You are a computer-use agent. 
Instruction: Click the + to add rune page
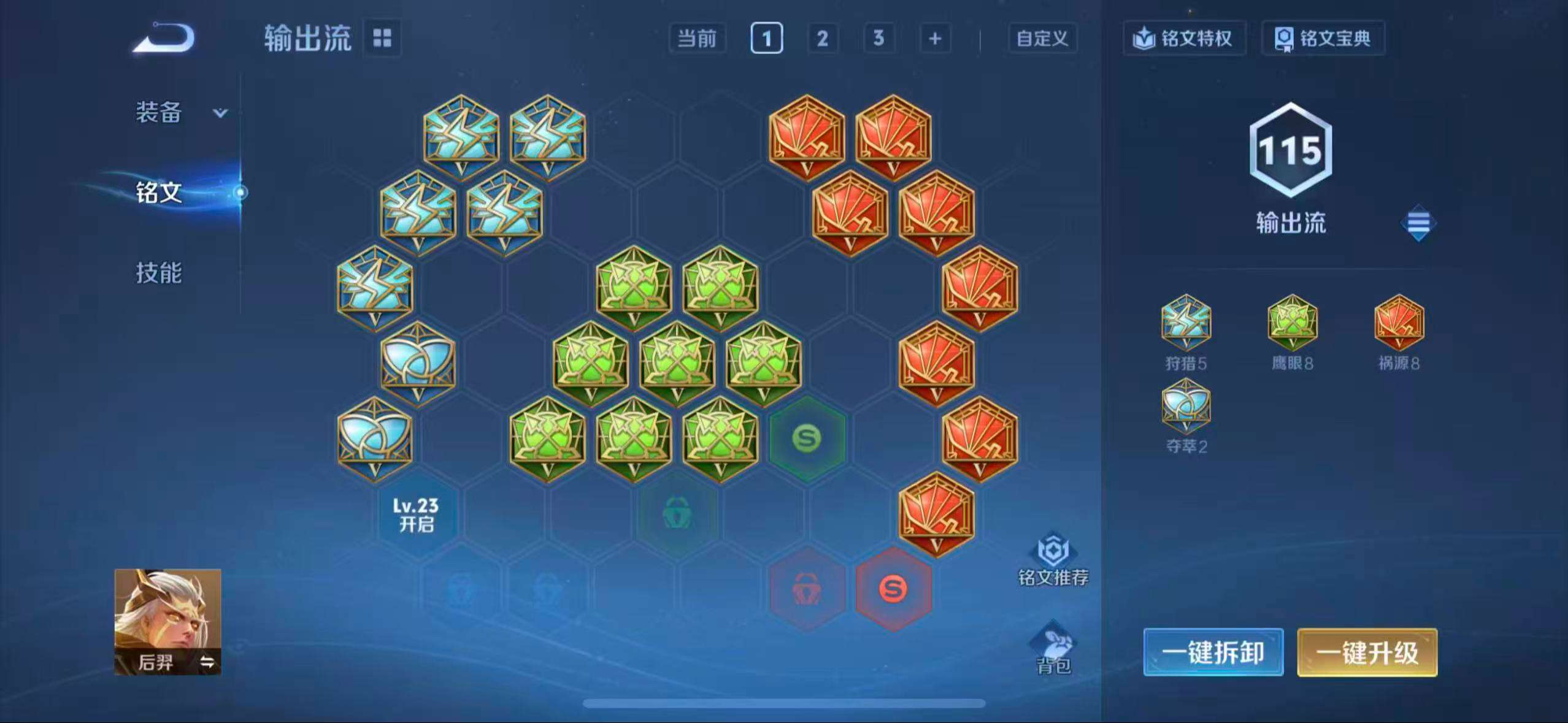click(935, 38)
